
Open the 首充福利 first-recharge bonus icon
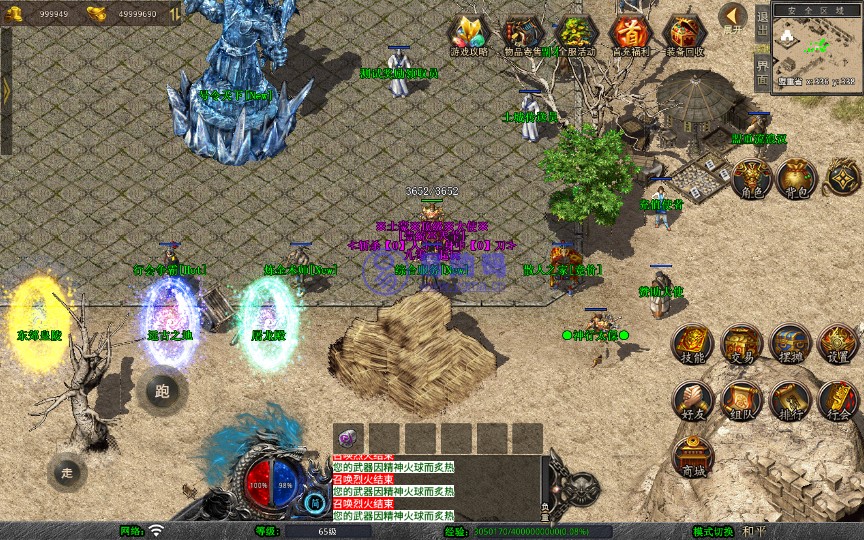[630, 35]
